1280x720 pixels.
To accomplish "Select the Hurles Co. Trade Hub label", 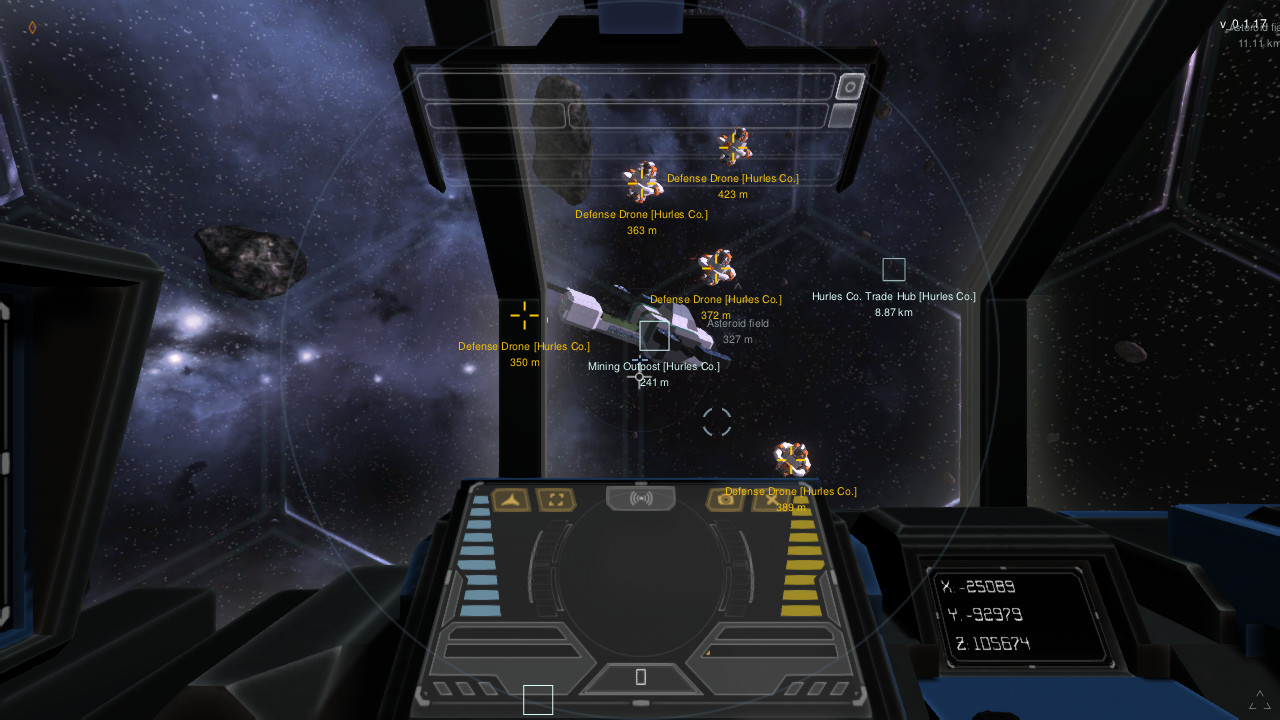I will (893, 296).
